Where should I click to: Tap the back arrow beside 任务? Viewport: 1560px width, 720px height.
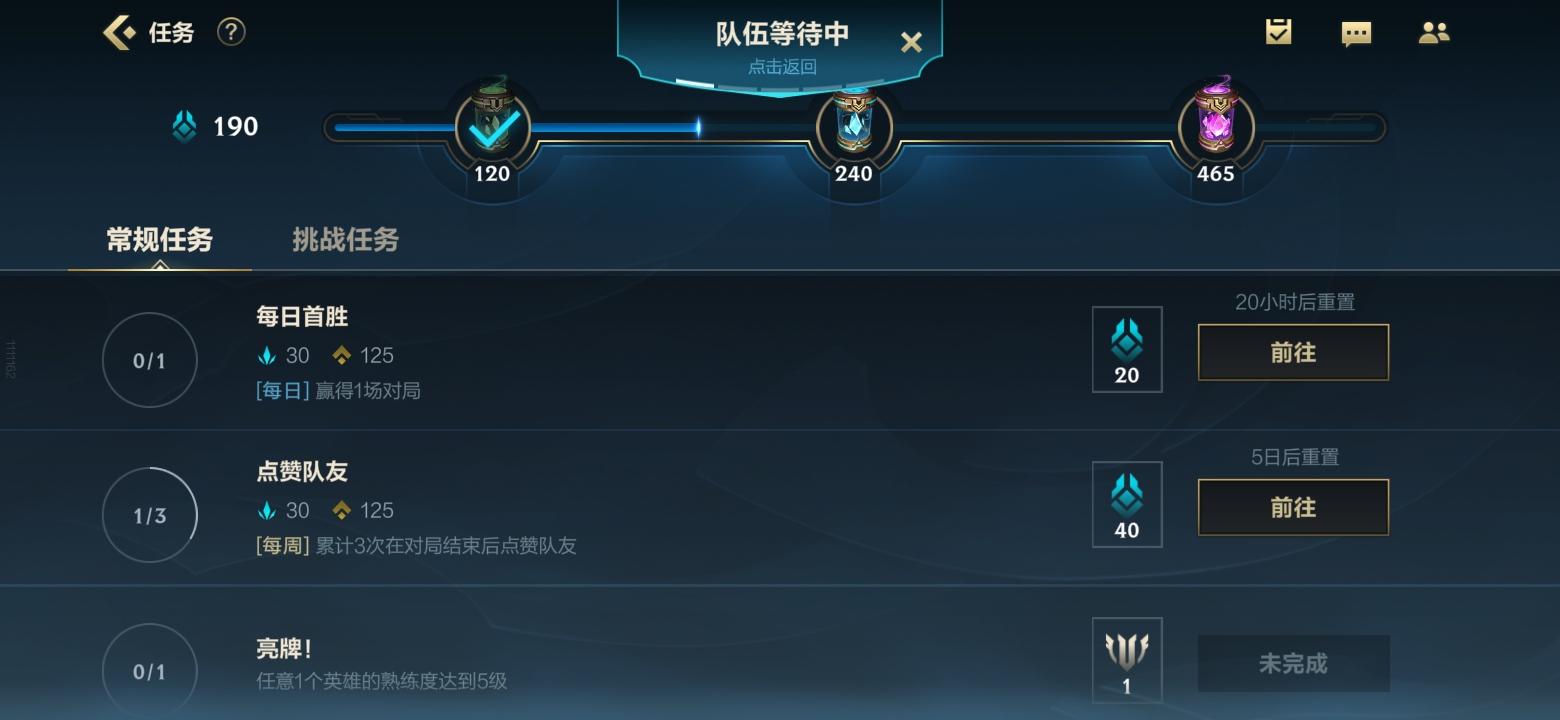[115, 31]
